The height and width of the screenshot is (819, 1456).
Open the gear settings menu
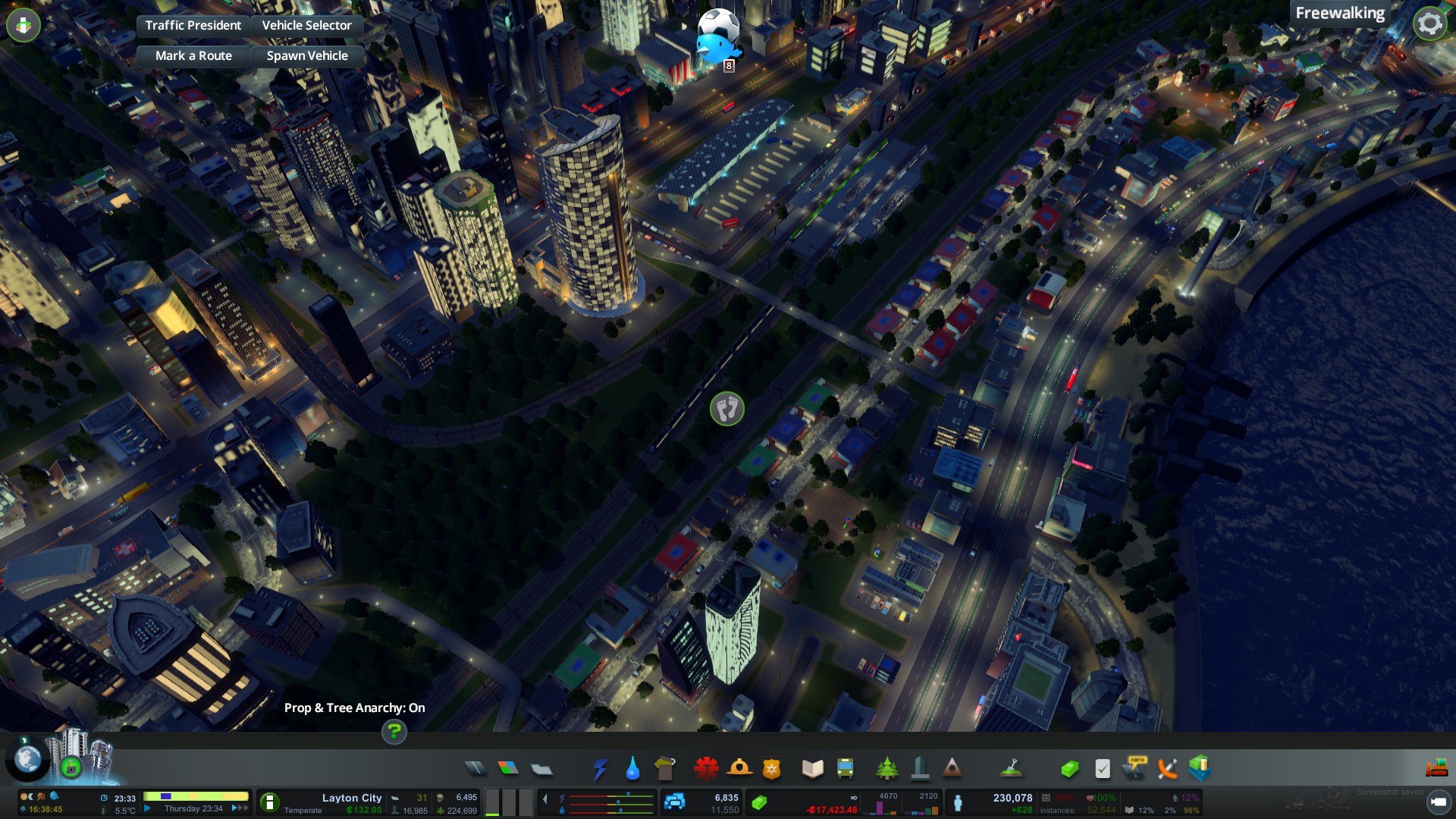click(x=1429, y=24)
